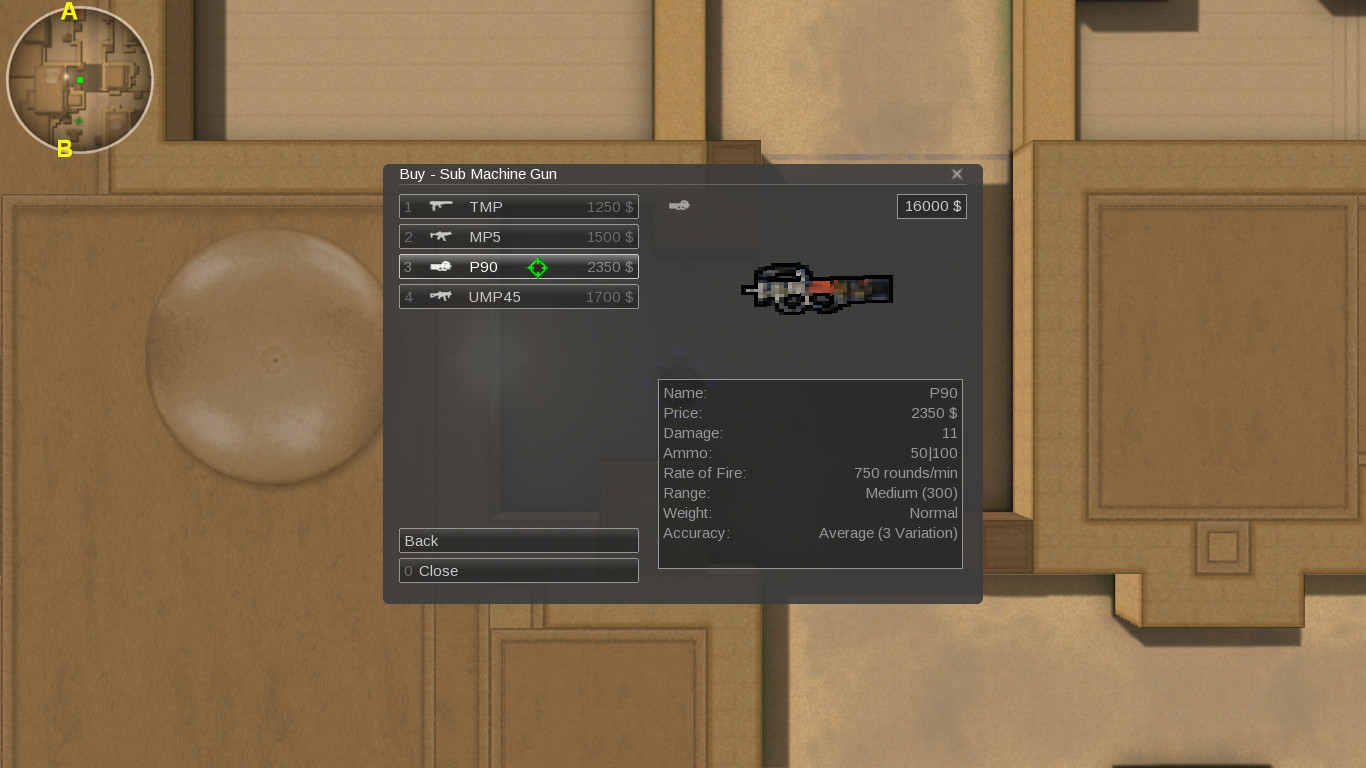The height and width of the screenshot is (768, 1366).
Task: Select the TMP for 1250 $
Action: (x=518, y=206)
